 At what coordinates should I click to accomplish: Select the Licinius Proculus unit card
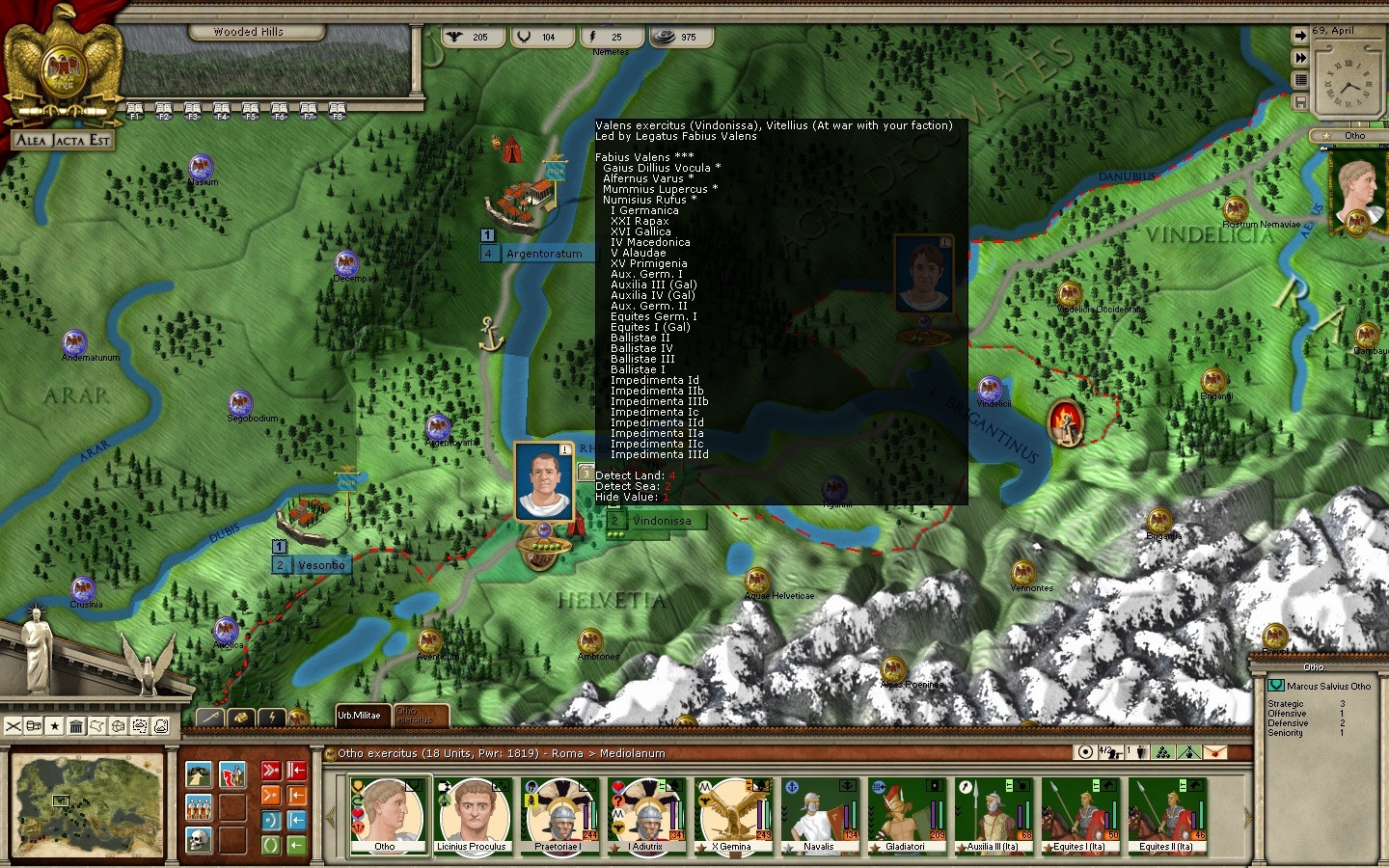[472, 816]
